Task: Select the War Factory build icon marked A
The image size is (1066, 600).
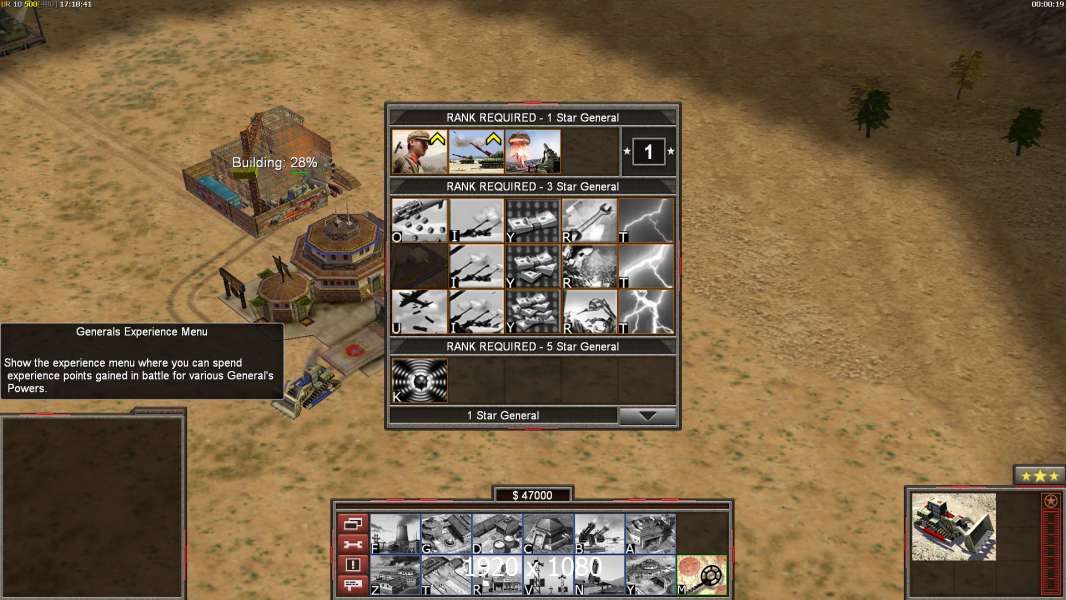Action: [650, 534]
